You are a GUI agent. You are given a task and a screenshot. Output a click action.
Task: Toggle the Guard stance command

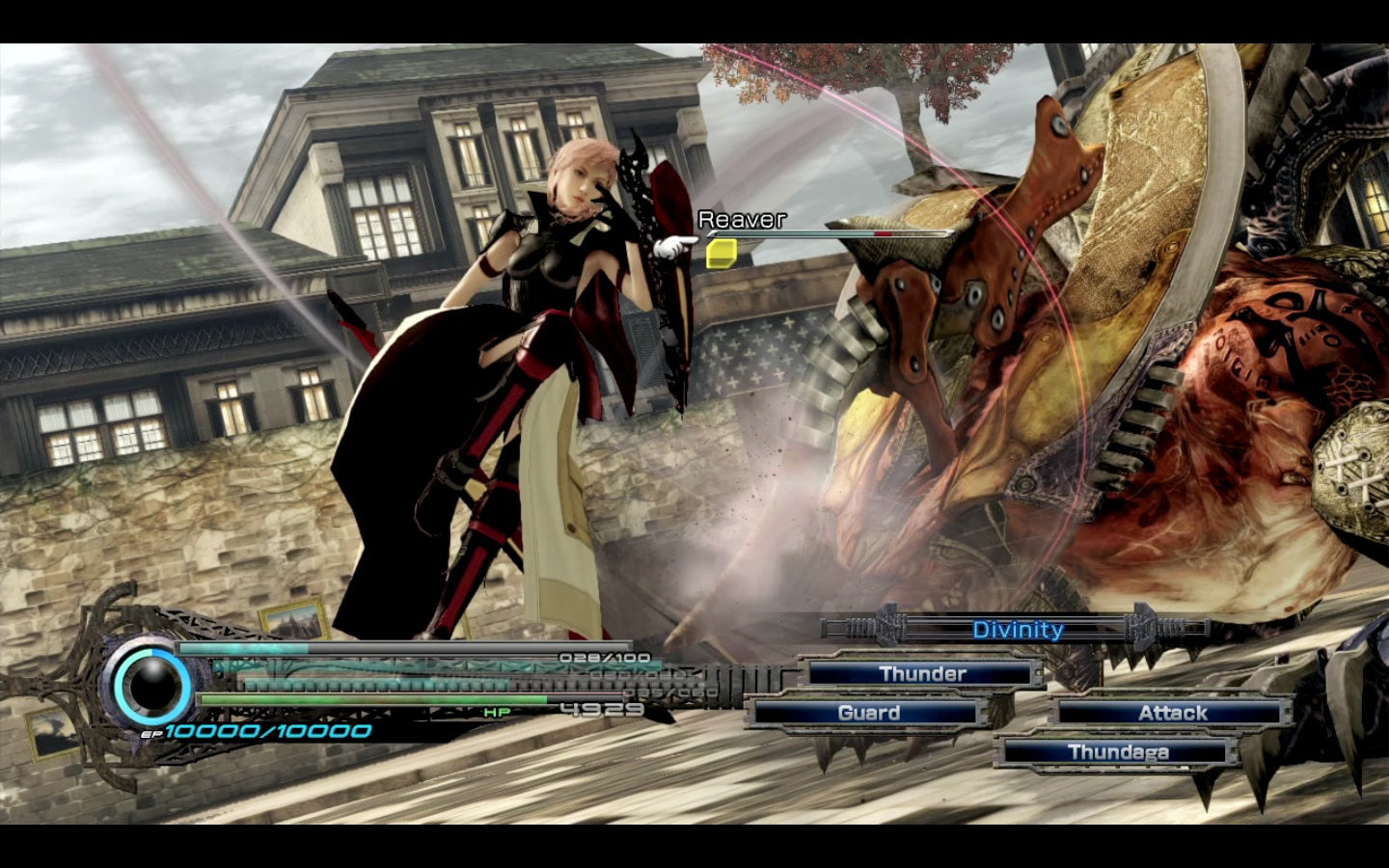pyautogui.click(x=866, y=713)
